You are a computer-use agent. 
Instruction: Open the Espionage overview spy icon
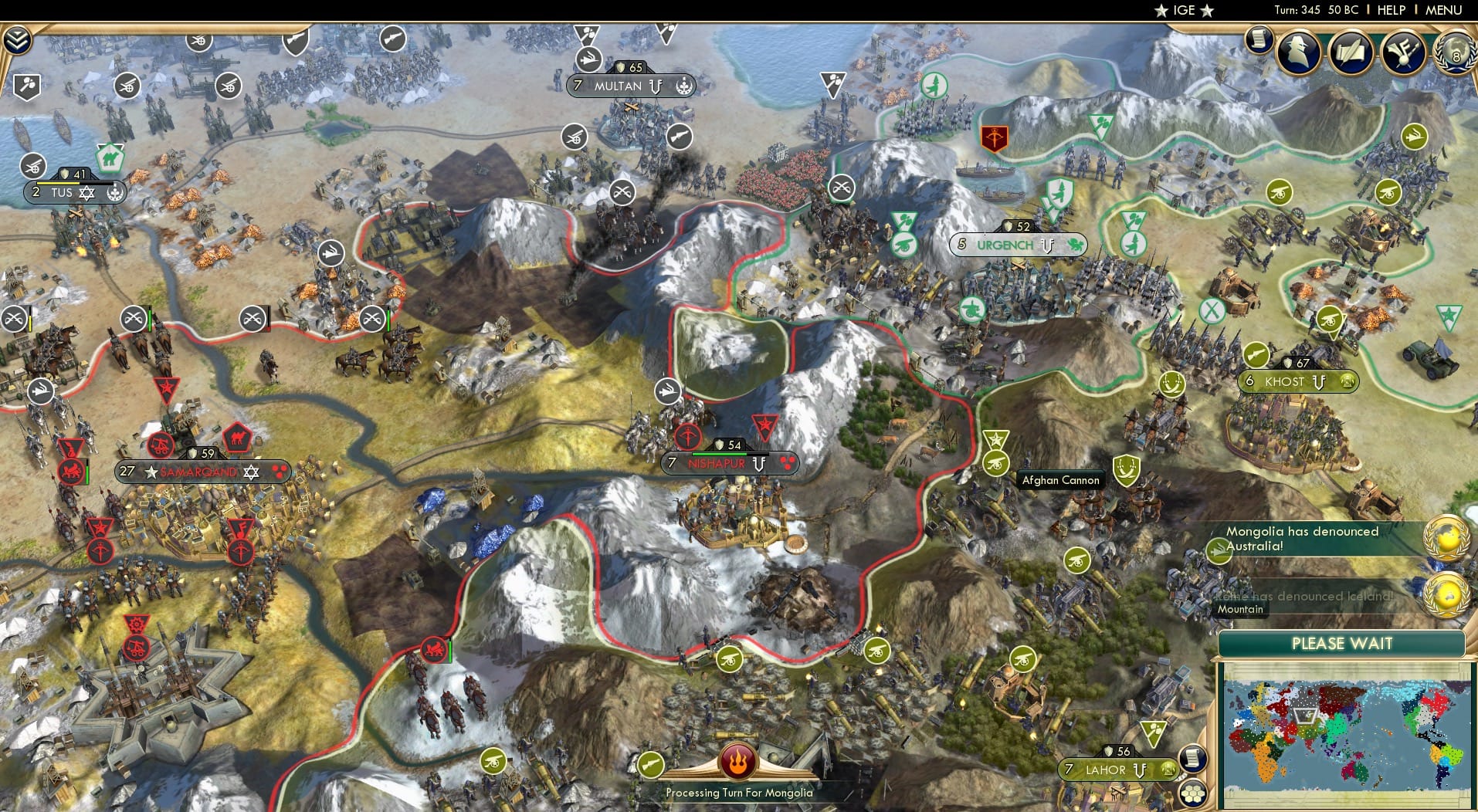click(1299, 52)
